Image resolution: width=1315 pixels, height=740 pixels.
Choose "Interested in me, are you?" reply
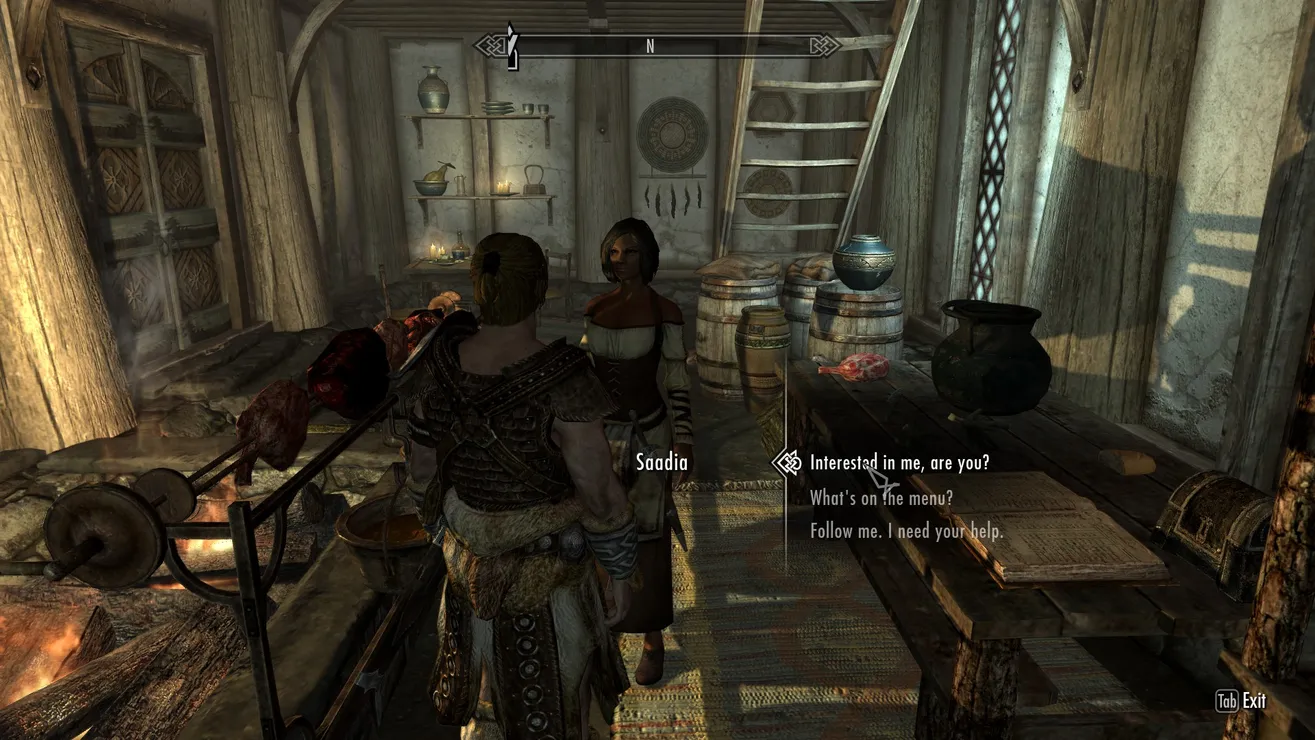point(899,463)
